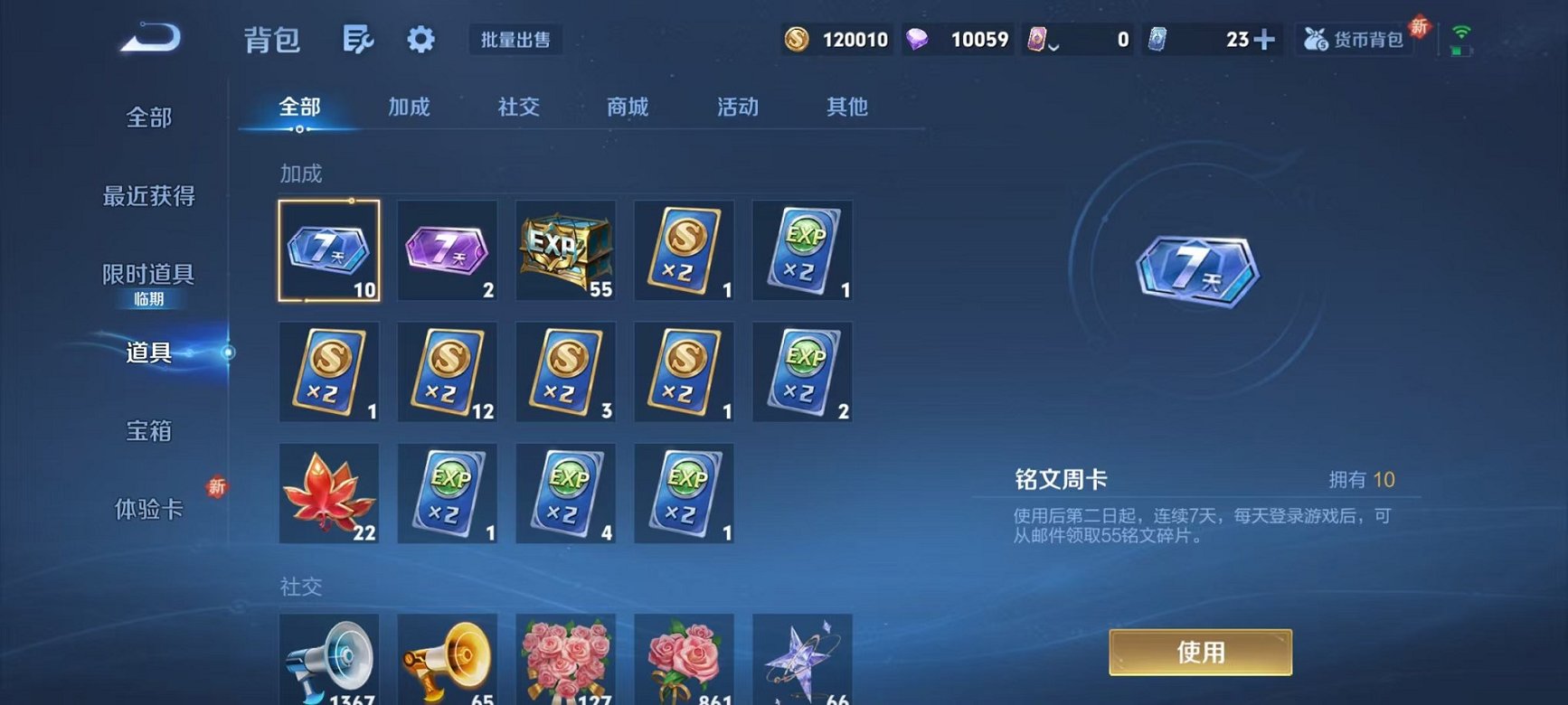Select the pink rose bouquet item
1568x705 pixels.
coord(565,658)
